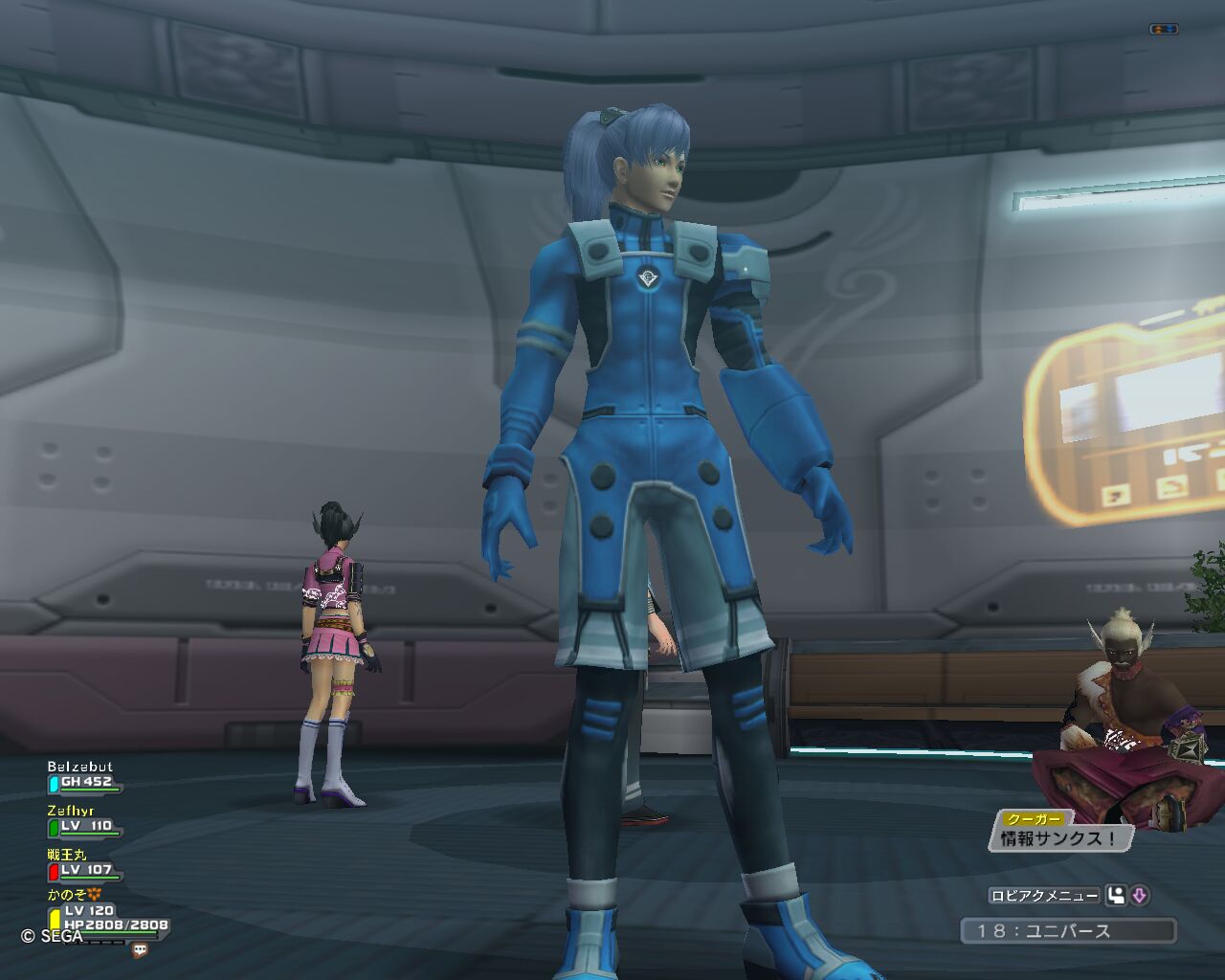
Task: Open the ロビアクメニュー lobby action menu
Action: pos(1044,896)
